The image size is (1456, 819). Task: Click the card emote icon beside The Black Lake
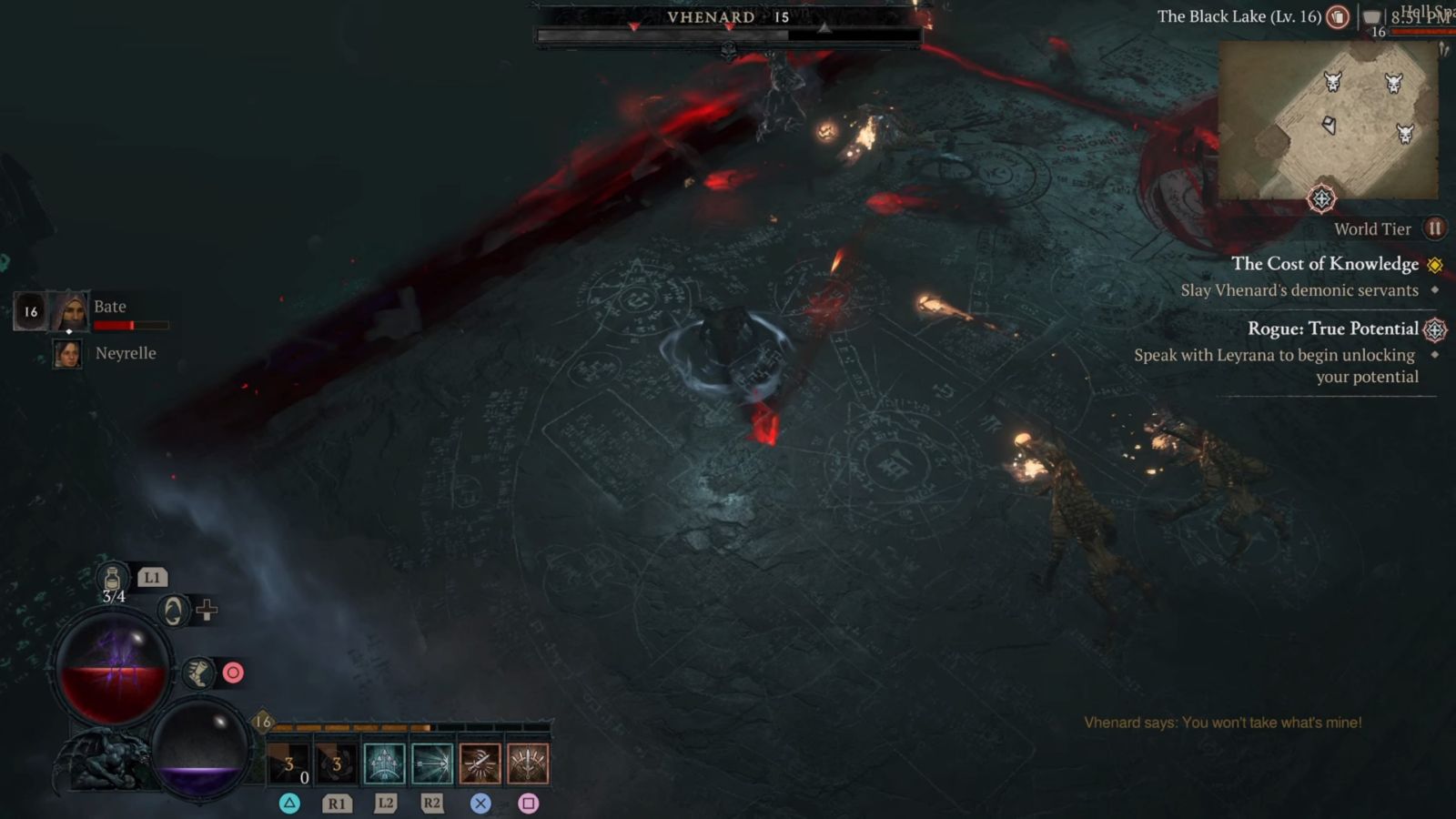click(x=1339, y=17)
